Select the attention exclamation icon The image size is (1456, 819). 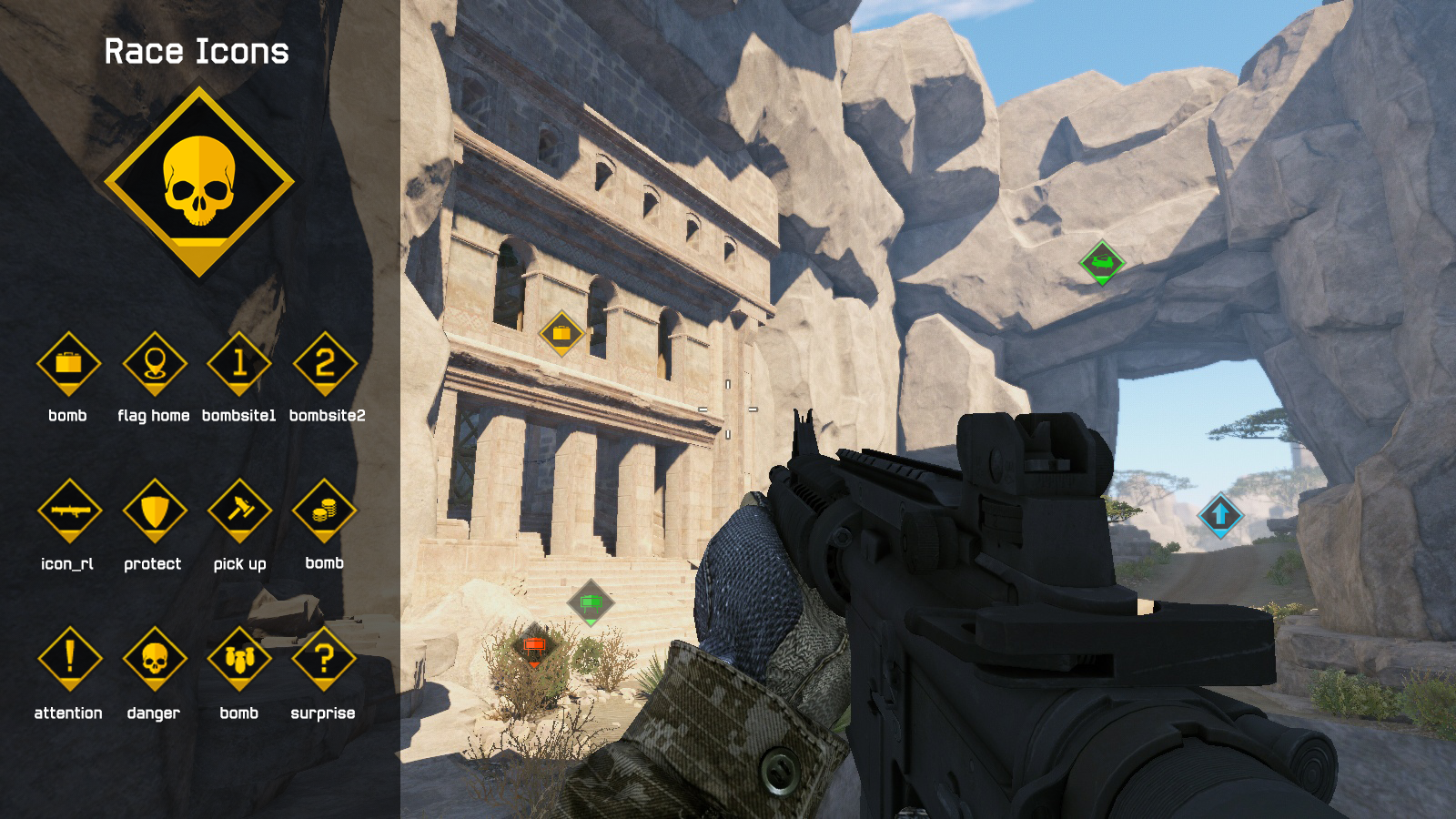(x=69, y=658)
